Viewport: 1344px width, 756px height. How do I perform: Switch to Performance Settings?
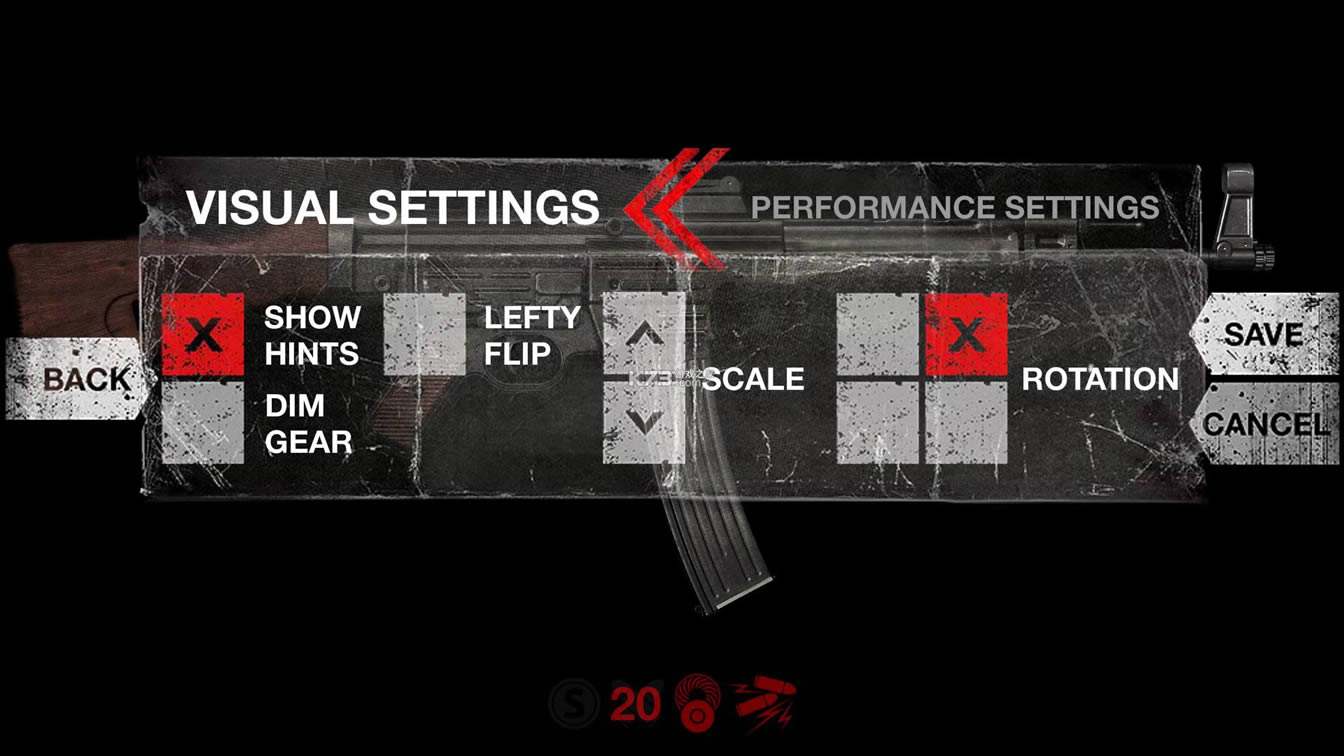957,209
